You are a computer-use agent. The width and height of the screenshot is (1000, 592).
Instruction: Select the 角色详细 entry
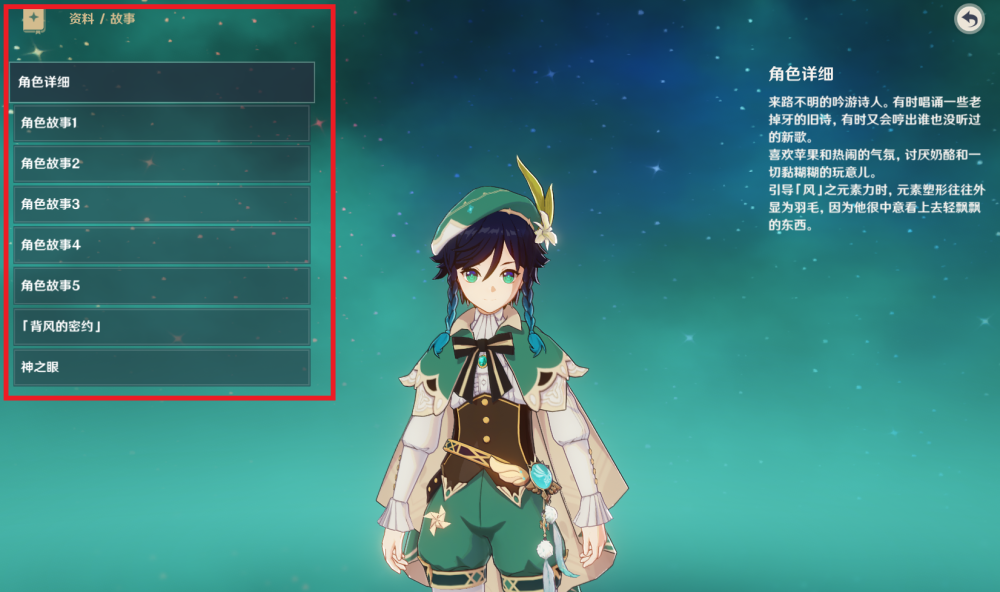(x=162, y=82)
